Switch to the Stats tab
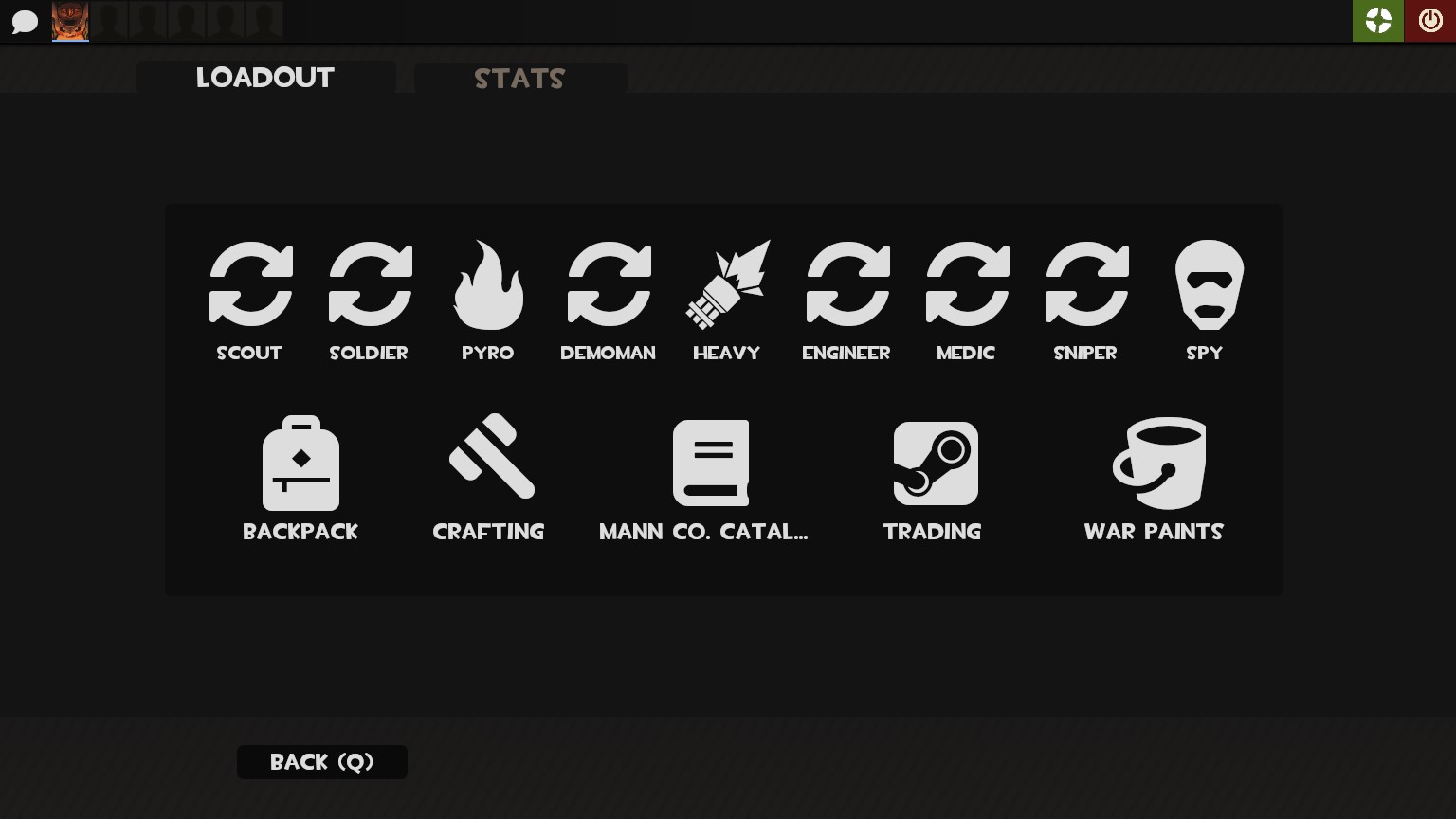Screen dimensions: 1456x819 click(519, 79)
